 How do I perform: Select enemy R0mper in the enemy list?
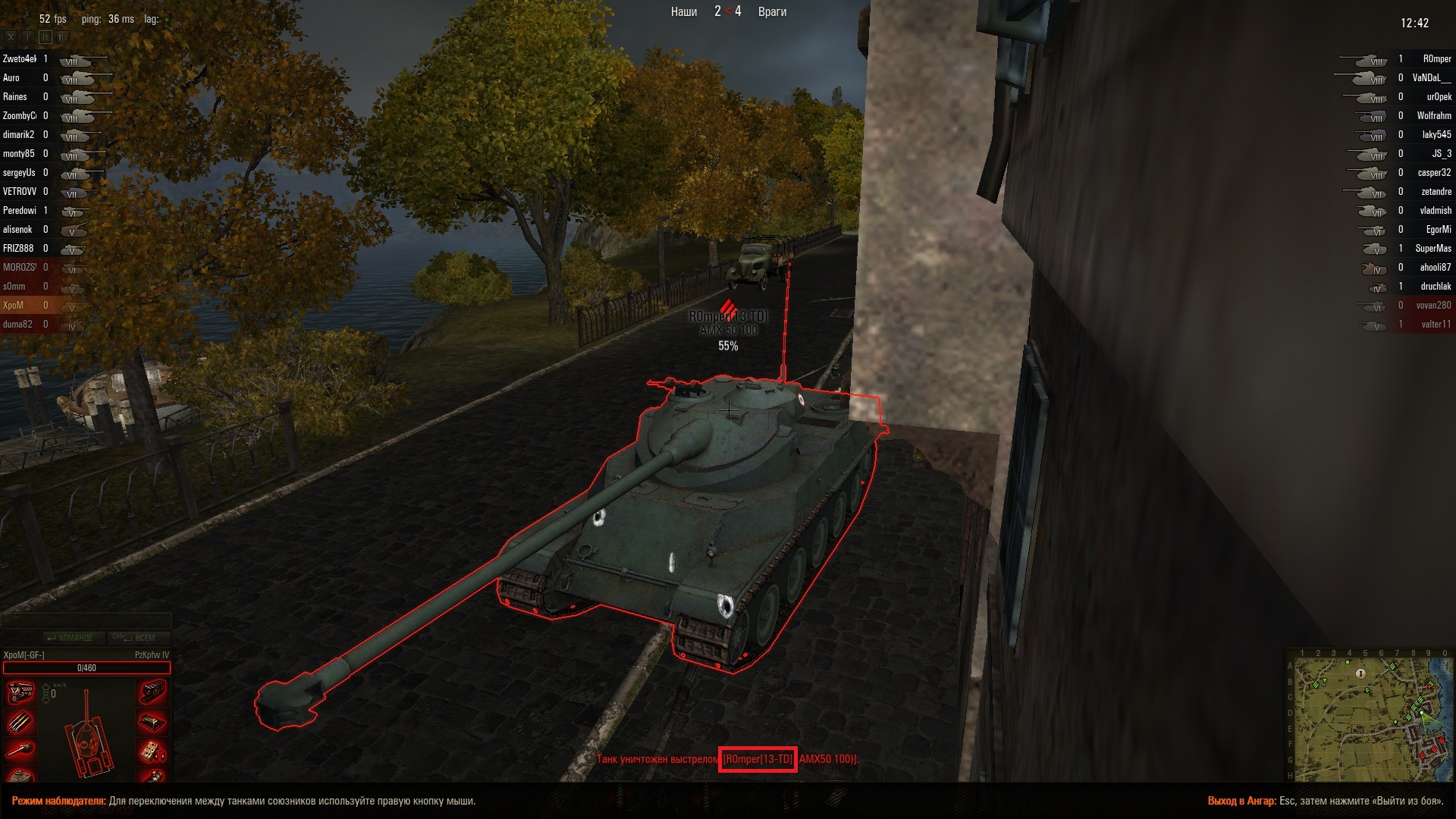click(1436, 59)
